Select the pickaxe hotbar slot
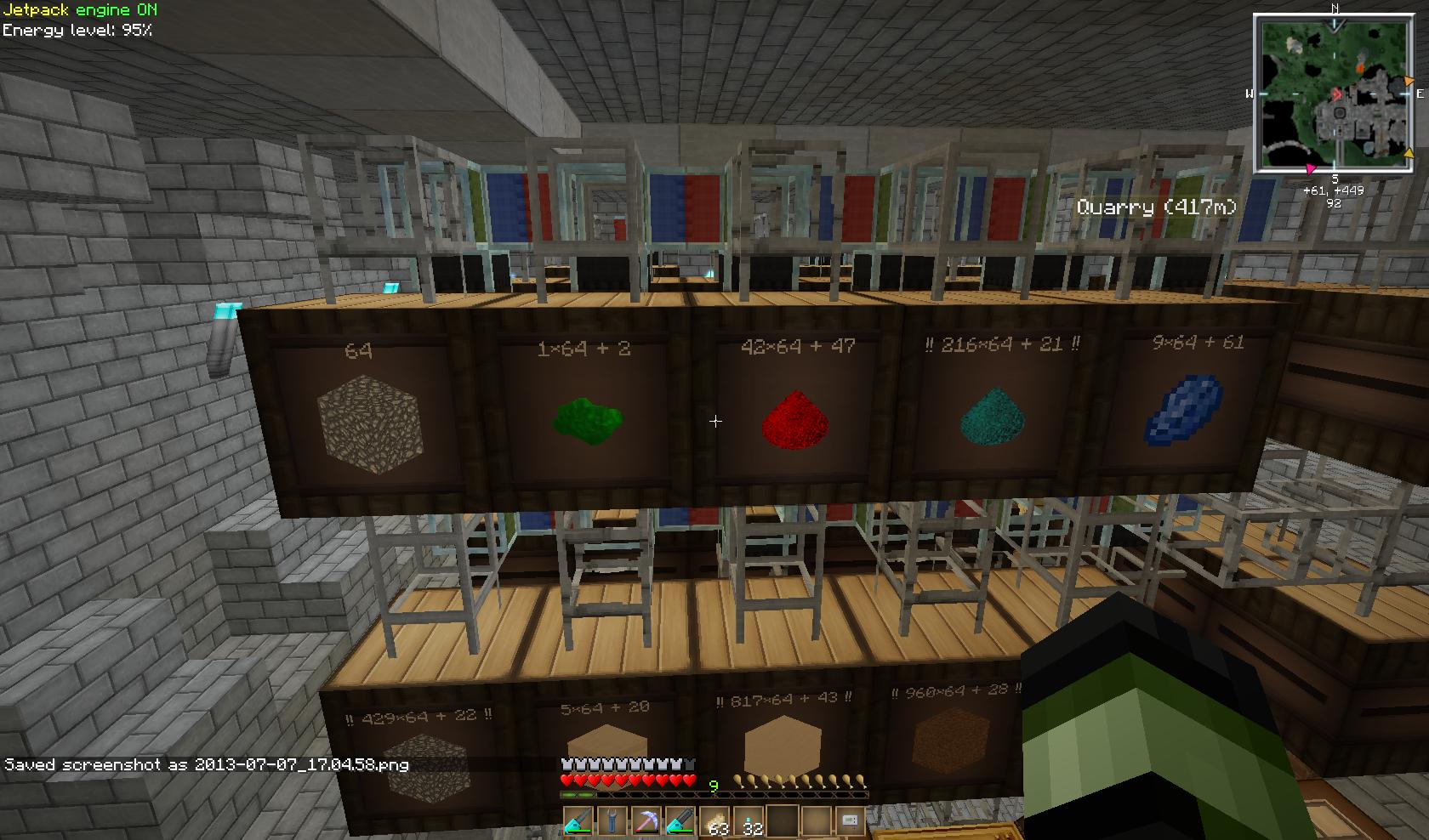This screenshot has width=1429, height=840. coord(646,821)
